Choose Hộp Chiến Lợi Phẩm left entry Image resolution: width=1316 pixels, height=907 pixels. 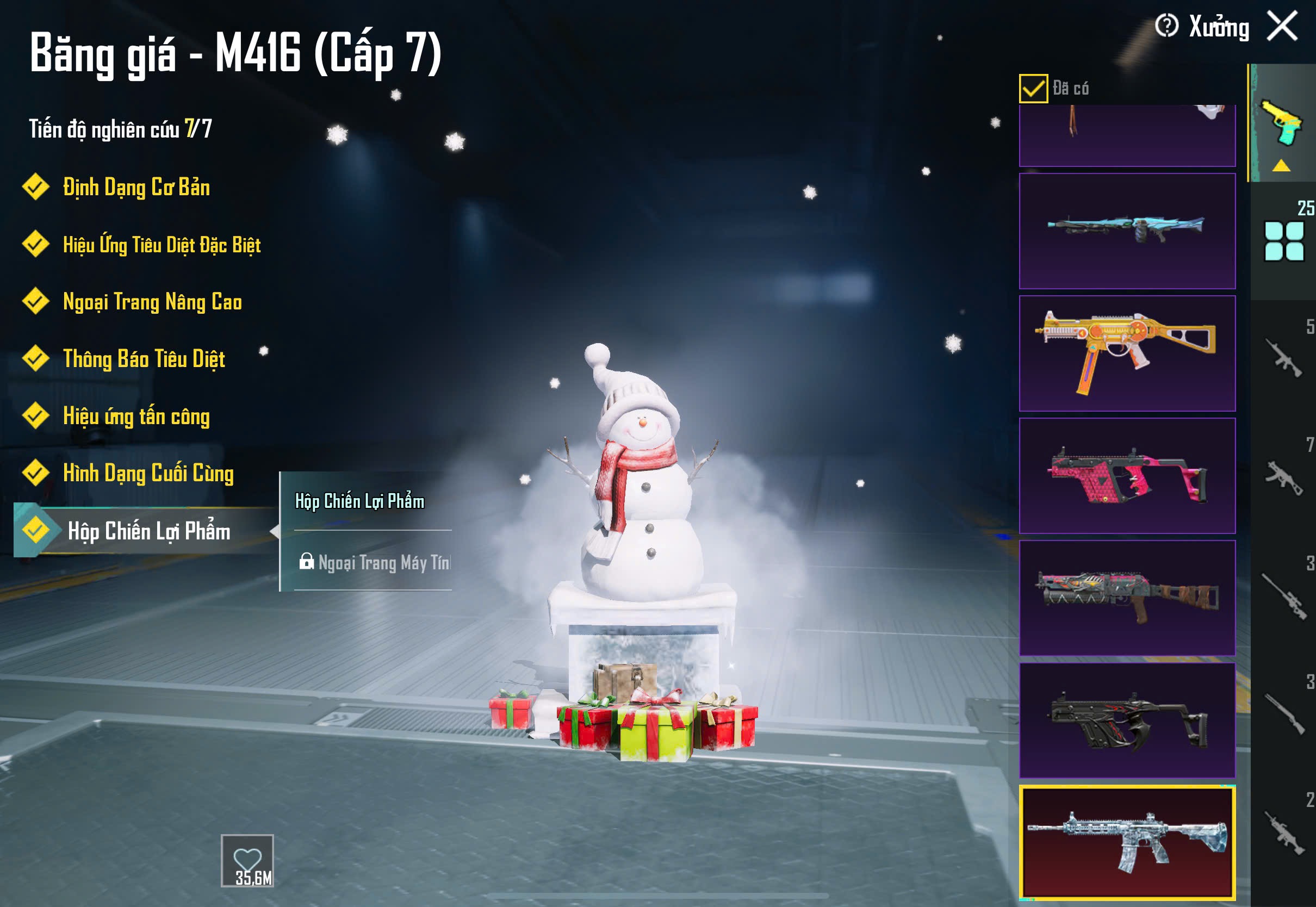(x=149, y=531)
